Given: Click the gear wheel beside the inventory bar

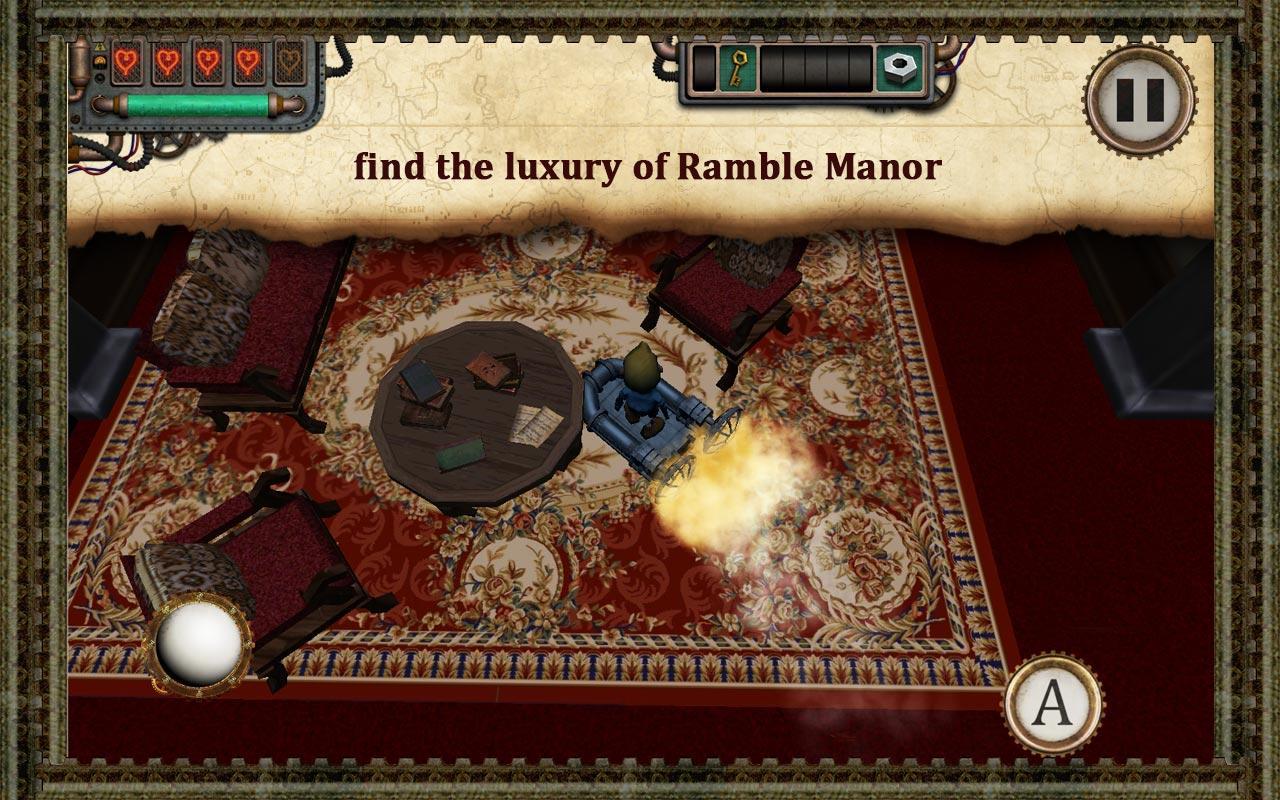Looking at the screenshot, I should (x=945, y=90).
